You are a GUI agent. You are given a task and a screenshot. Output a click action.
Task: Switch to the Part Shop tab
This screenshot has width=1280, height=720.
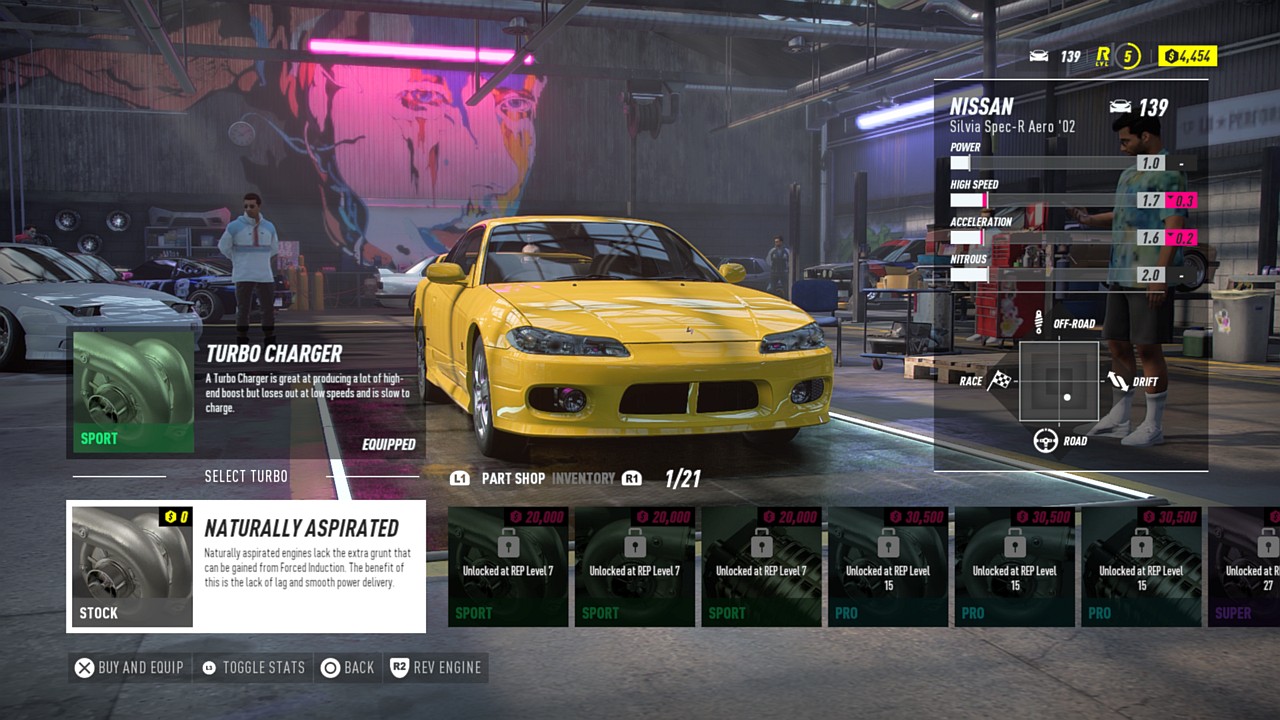513,479
